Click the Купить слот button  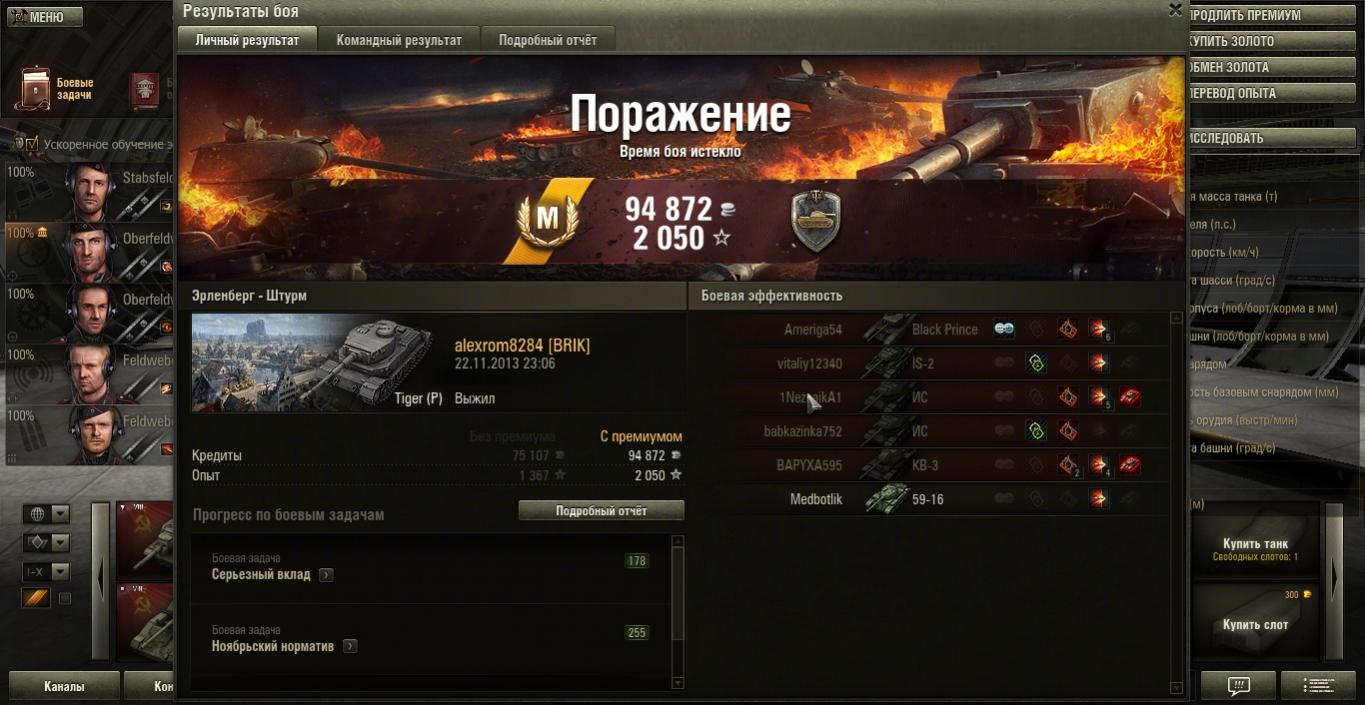1255,625
